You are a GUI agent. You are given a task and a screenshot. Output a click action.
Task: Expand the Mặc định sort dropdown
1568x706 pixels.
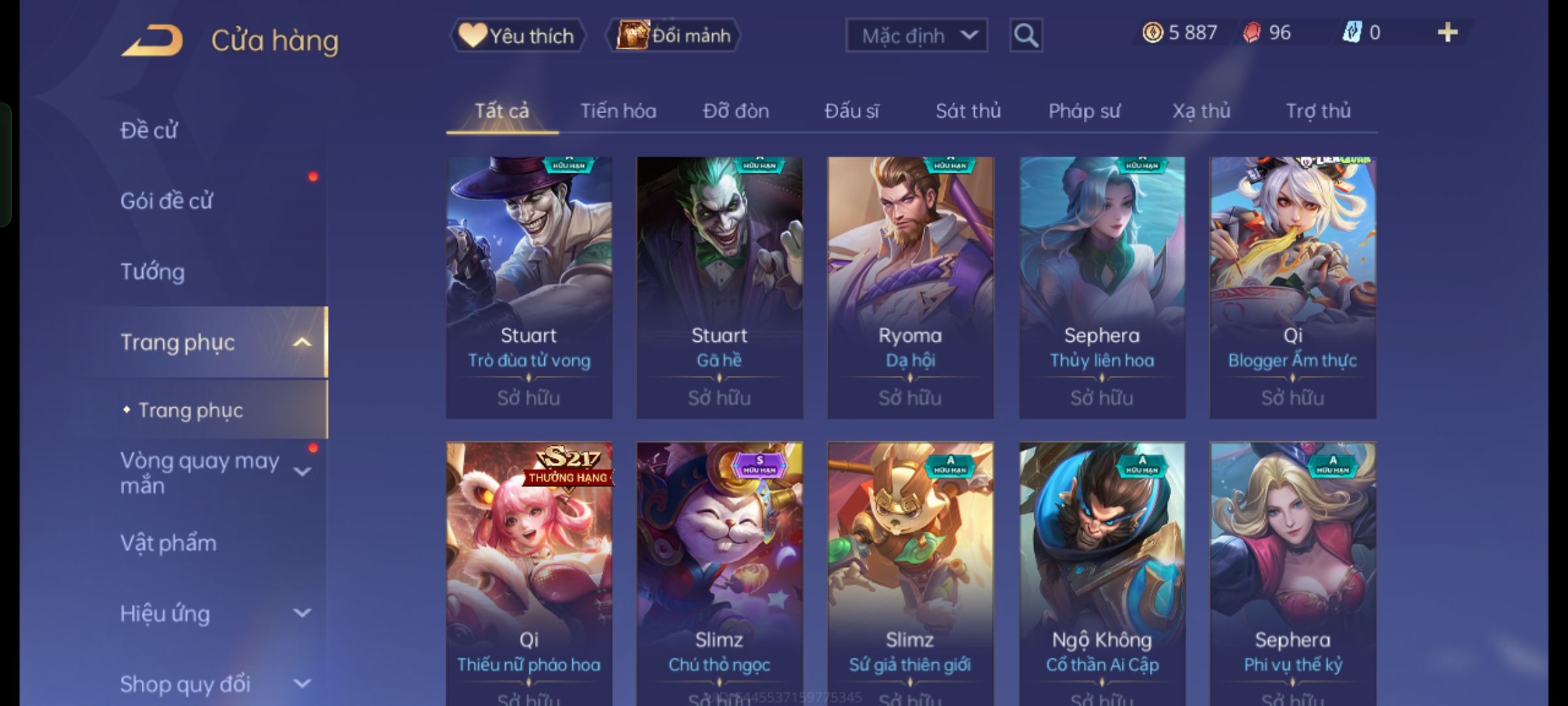(x=916, y=35)
